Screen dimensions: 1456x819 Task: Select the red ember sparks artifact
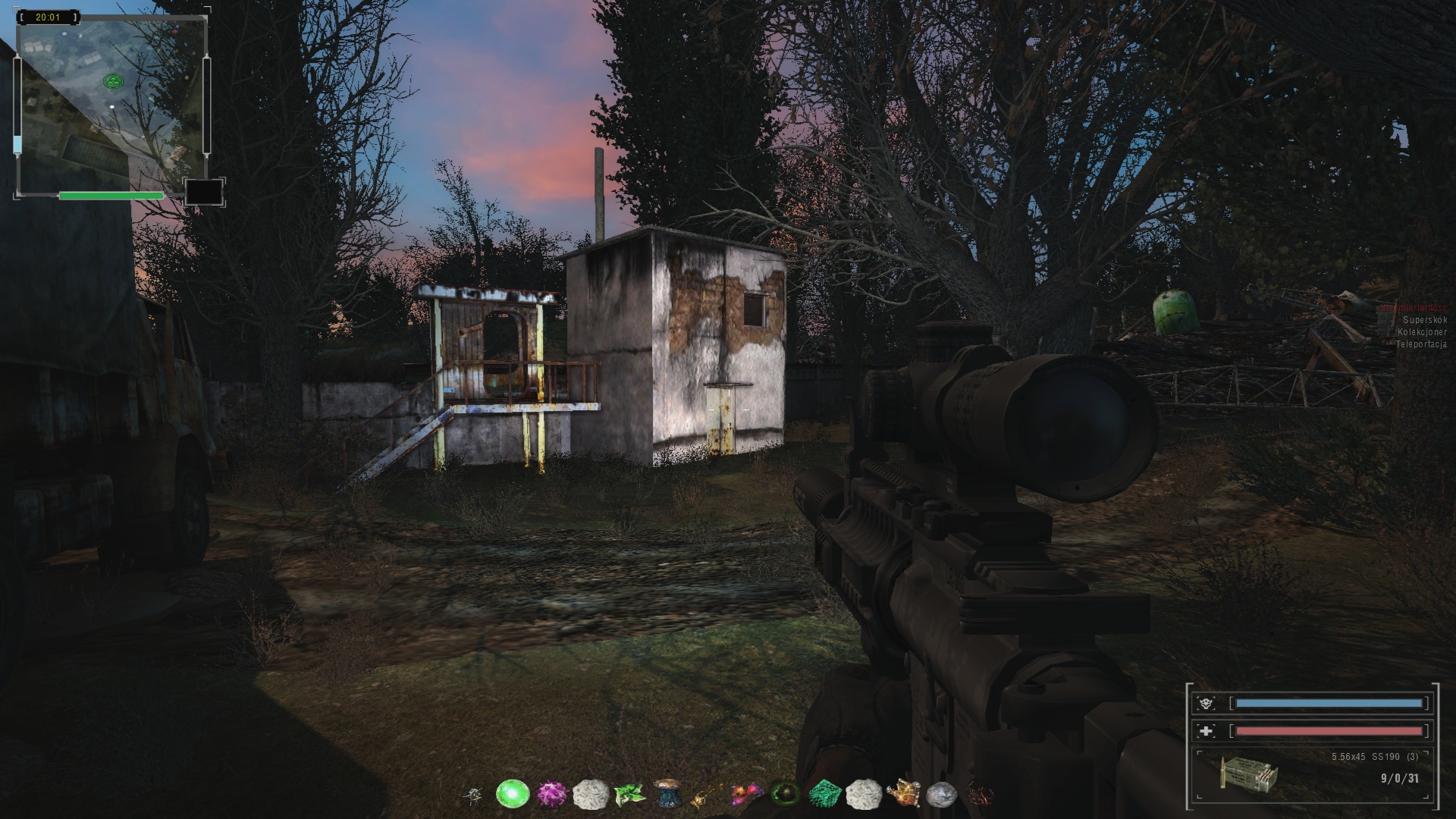point(981,794)
